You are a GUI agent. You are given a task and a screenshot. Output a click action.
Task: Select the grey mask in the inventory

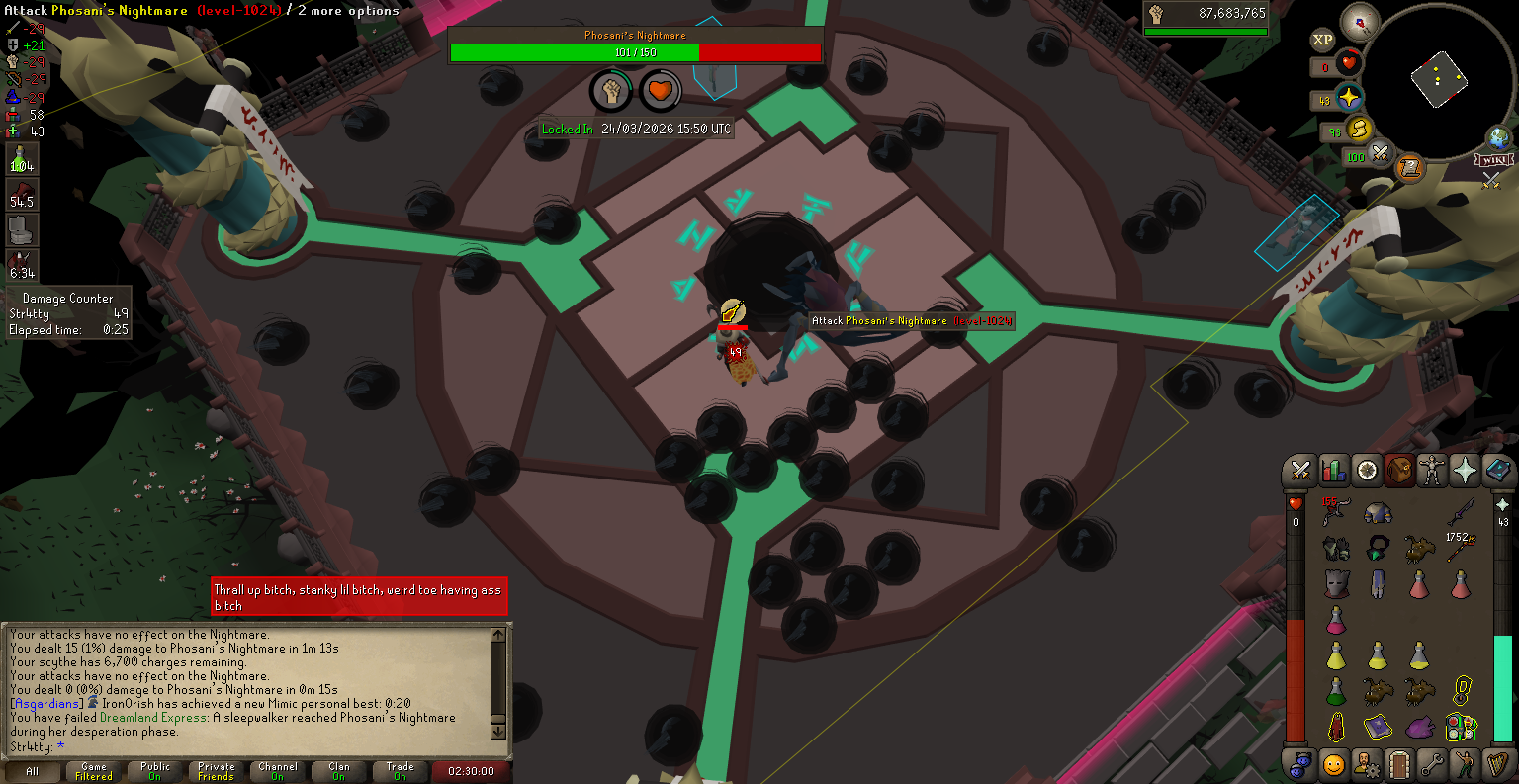(x=1337, y=583)
